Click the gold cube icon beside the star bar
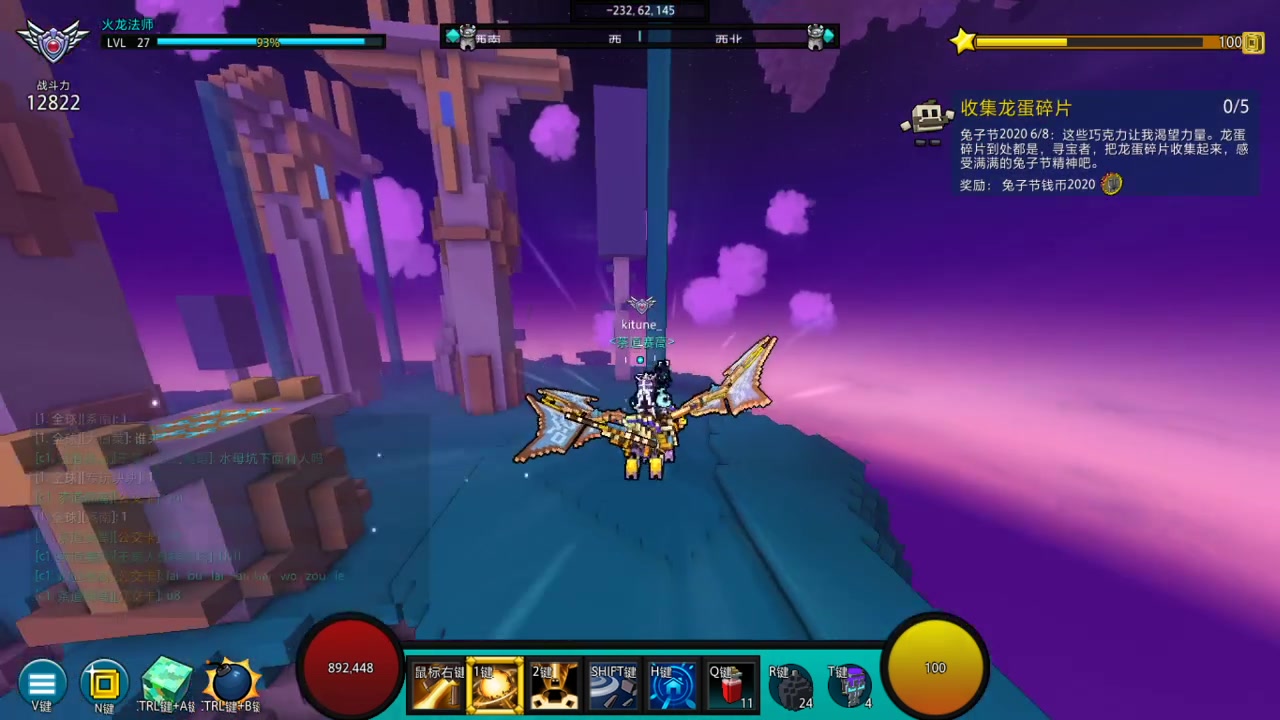The image size is (1280, 720). (x=1253, y=42)
